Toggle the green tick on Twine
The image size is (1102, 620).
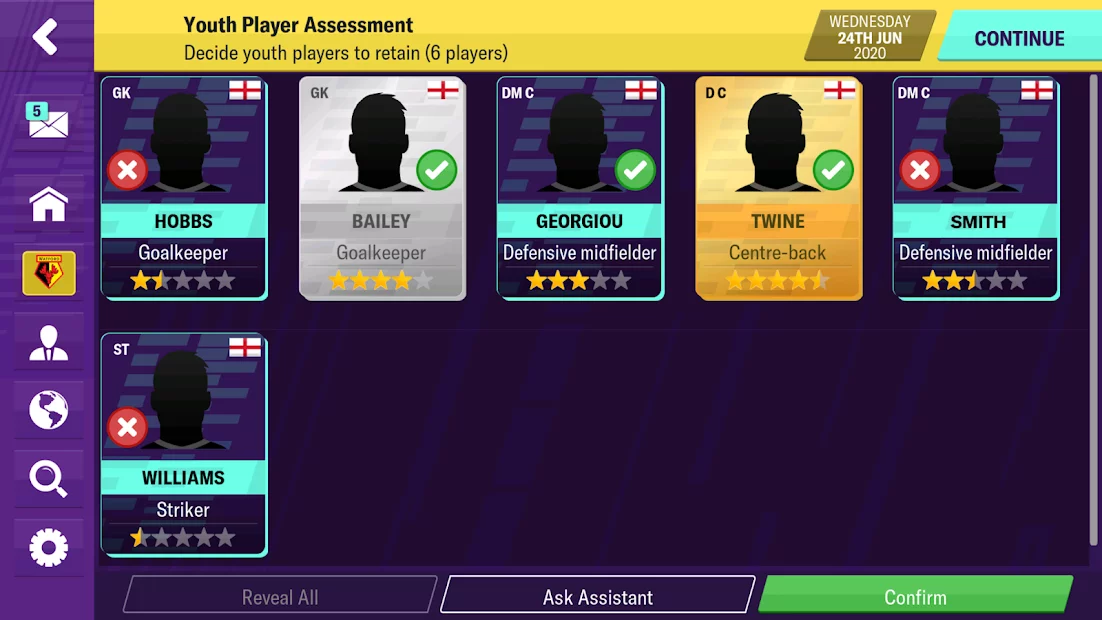pyautogui.click(x=833, y=171)
